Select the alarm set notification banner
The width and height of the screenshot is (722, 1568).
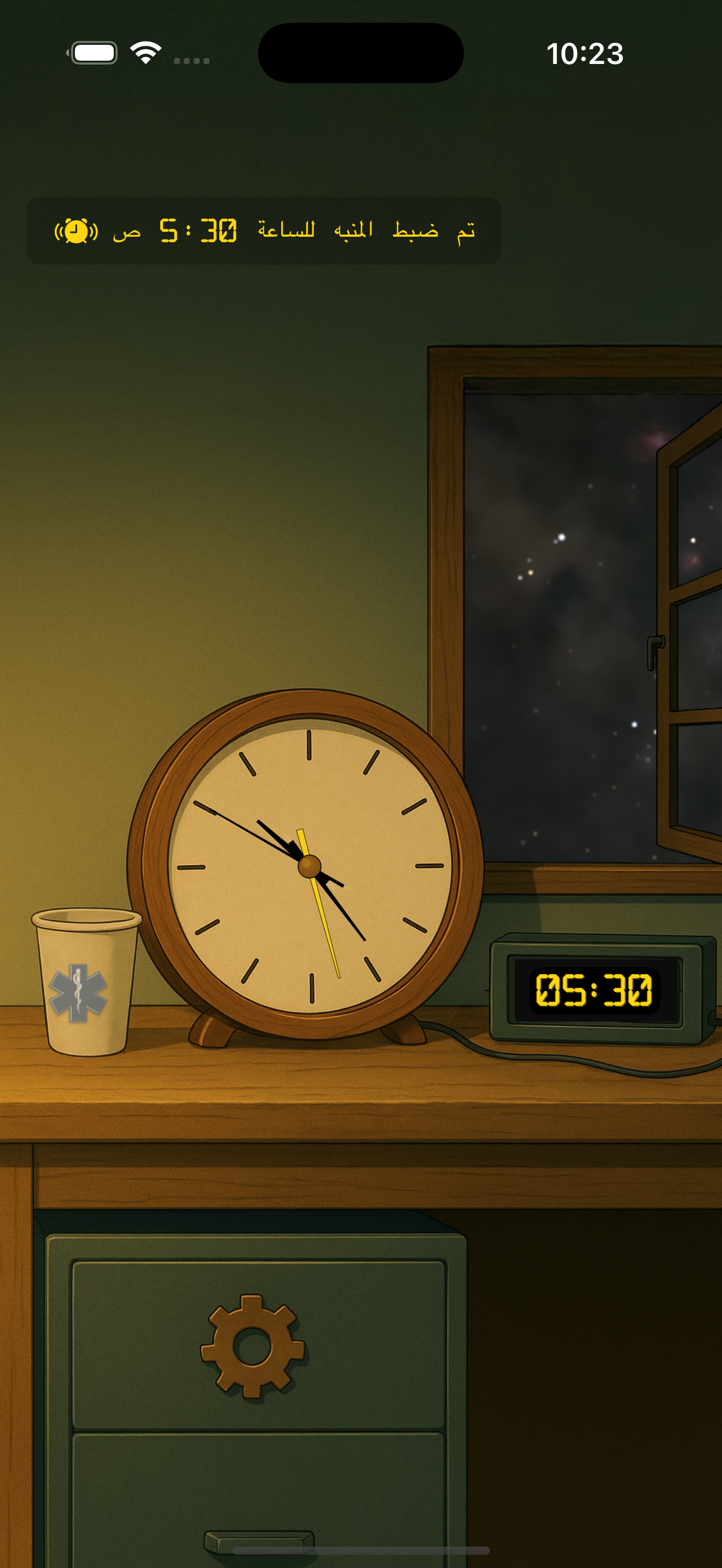point(264,231)
